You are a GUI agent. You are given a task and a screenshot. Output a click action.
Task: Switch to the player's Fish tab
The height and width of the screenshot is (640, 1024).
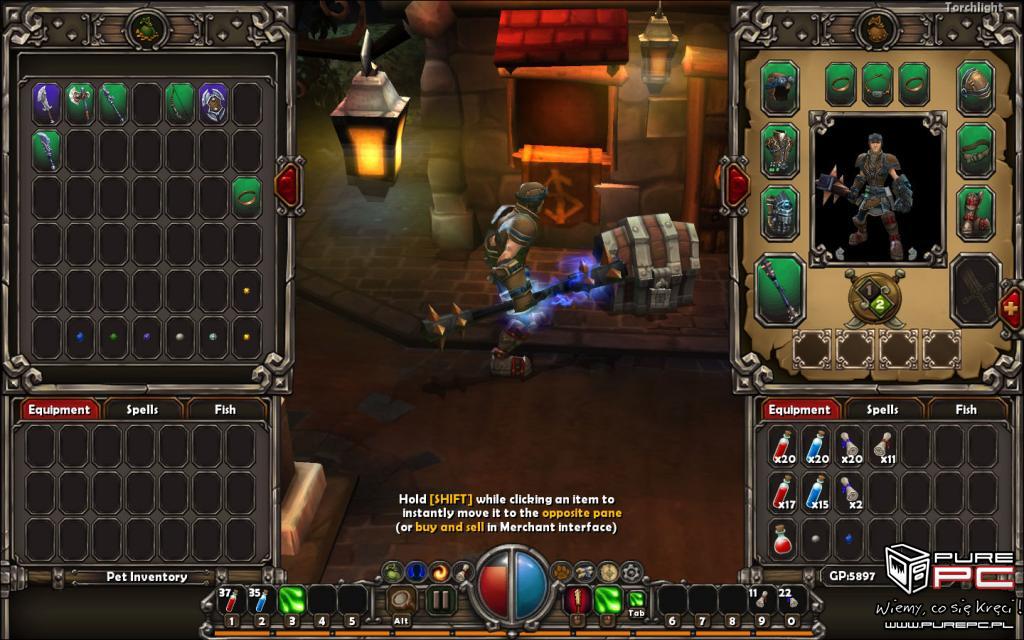[x=965, y=409]
